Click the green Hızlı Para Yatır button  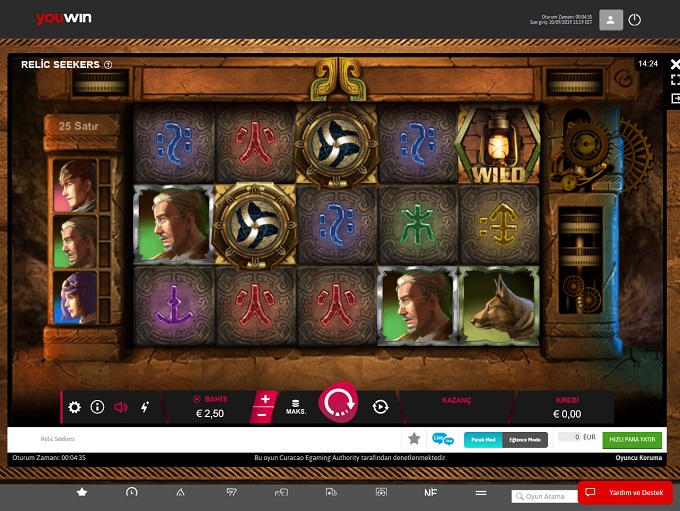[x=632, y=439]
